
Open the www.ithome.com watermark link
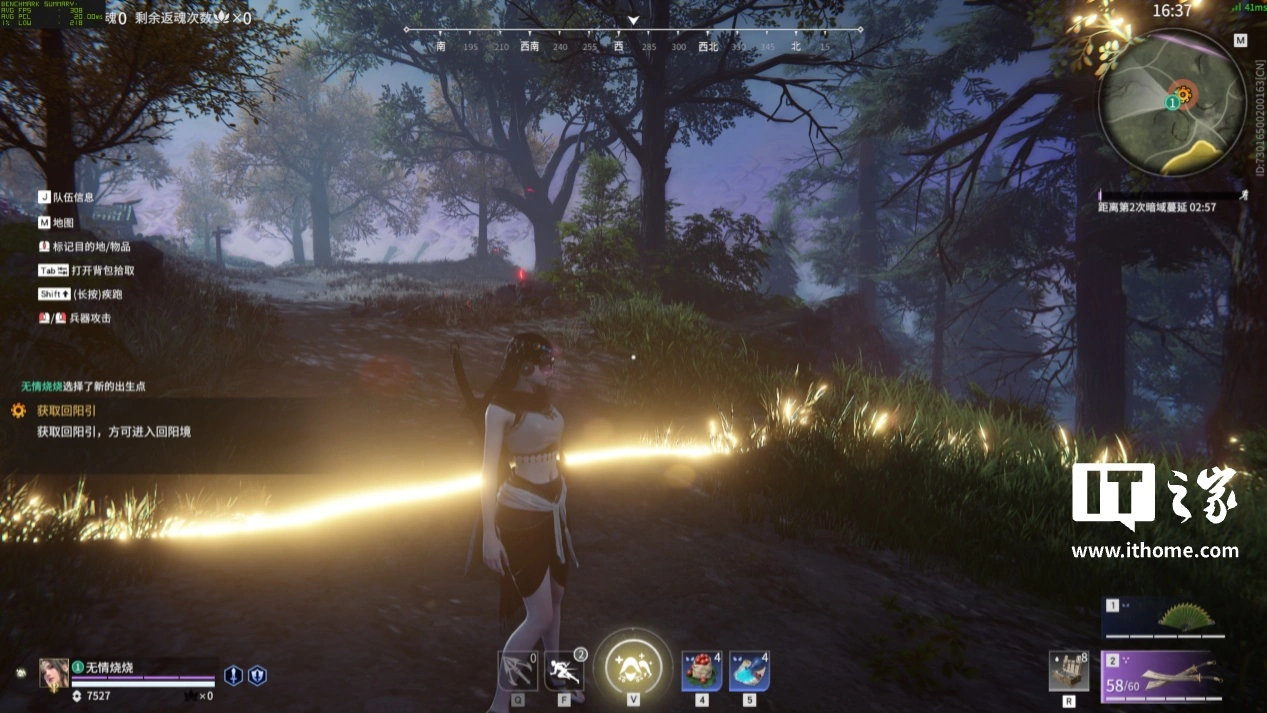tap(1155, 551)
